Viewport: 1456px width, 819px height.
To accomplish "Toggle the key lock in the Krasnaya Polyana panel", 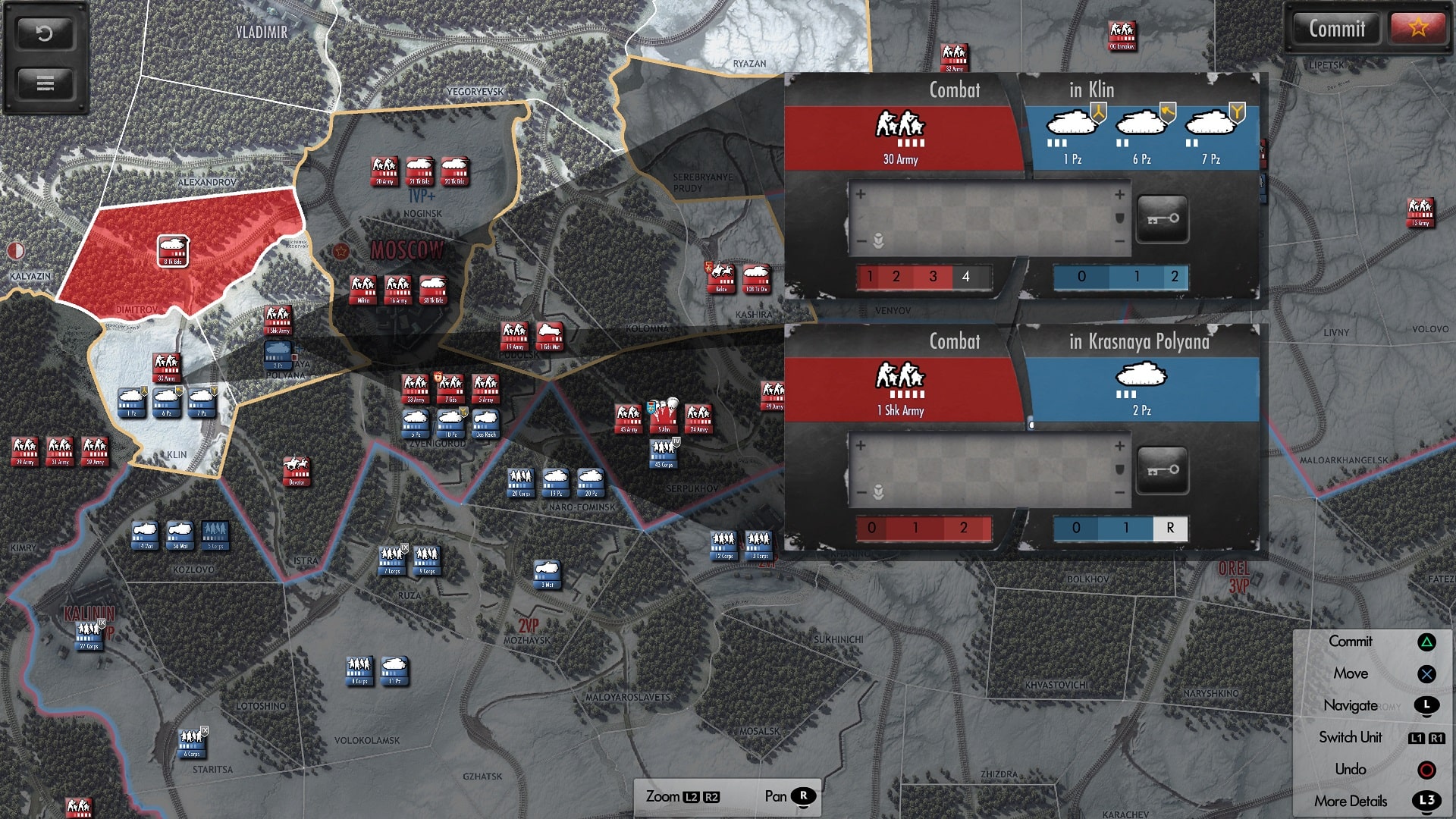I will [1162, 470].
